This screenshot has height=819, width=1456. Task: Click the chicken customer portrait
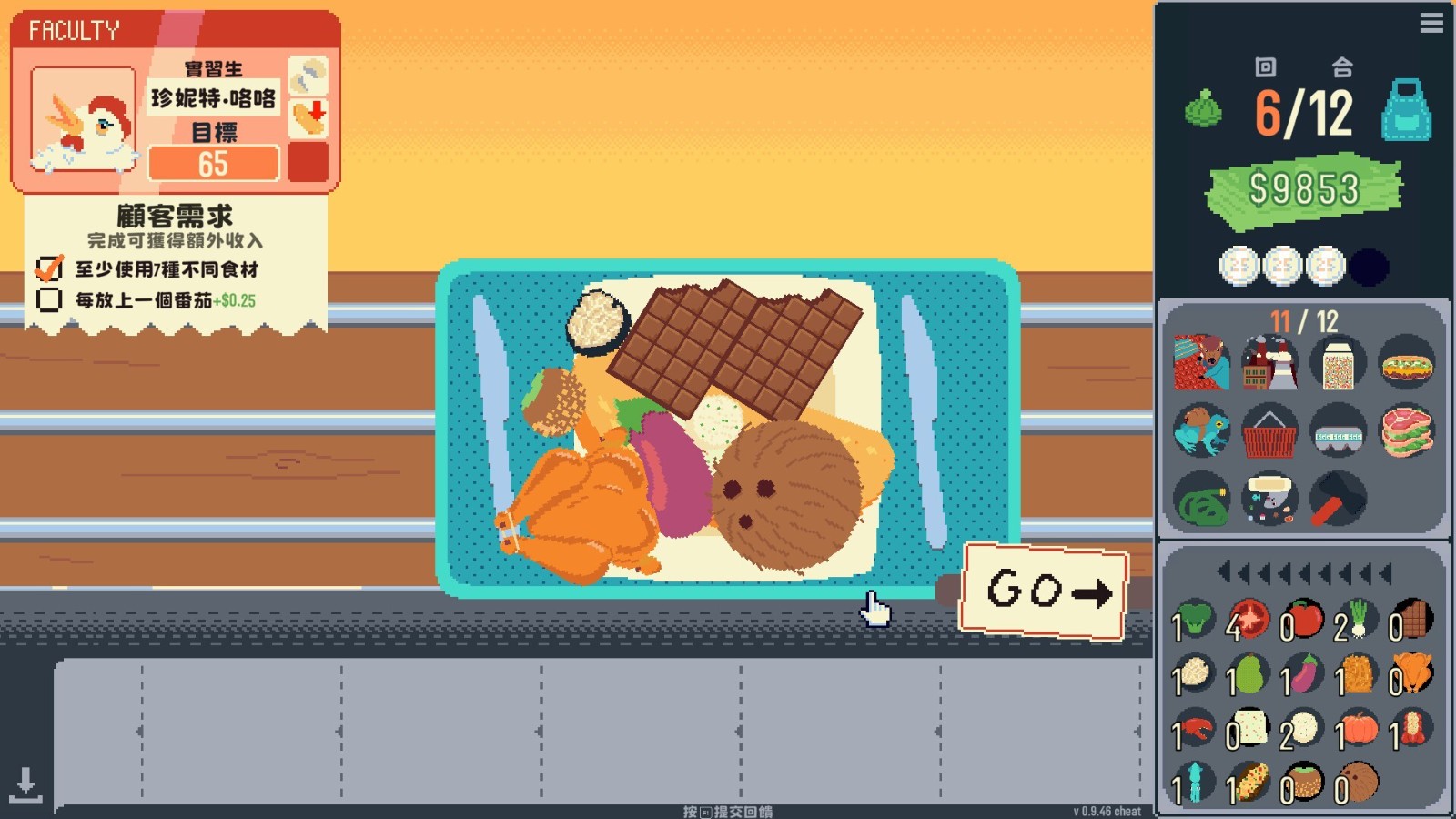click(84, 120)
